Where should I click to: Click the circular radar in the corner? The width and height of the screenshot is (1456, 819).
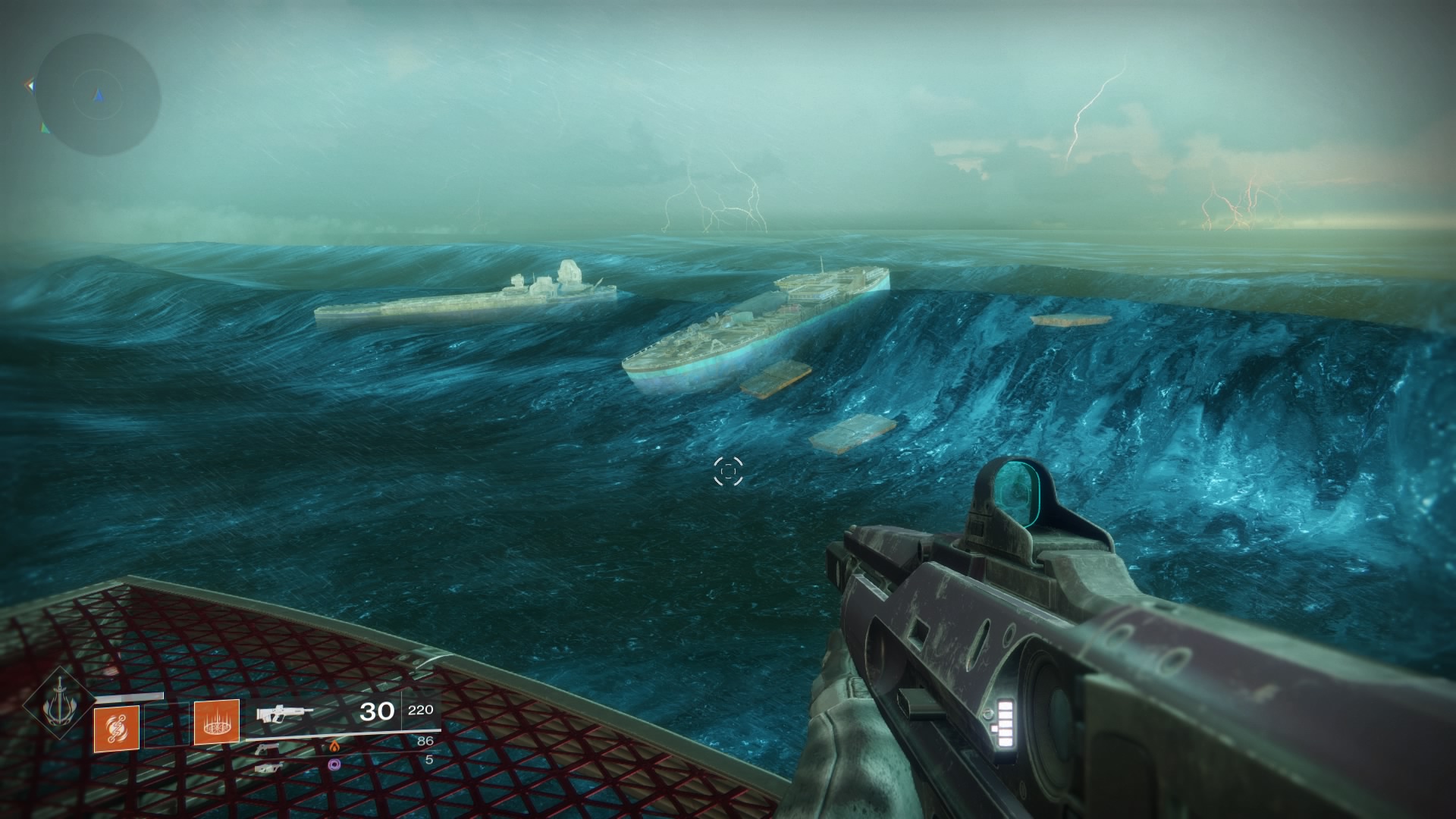(x=98, y=95)
